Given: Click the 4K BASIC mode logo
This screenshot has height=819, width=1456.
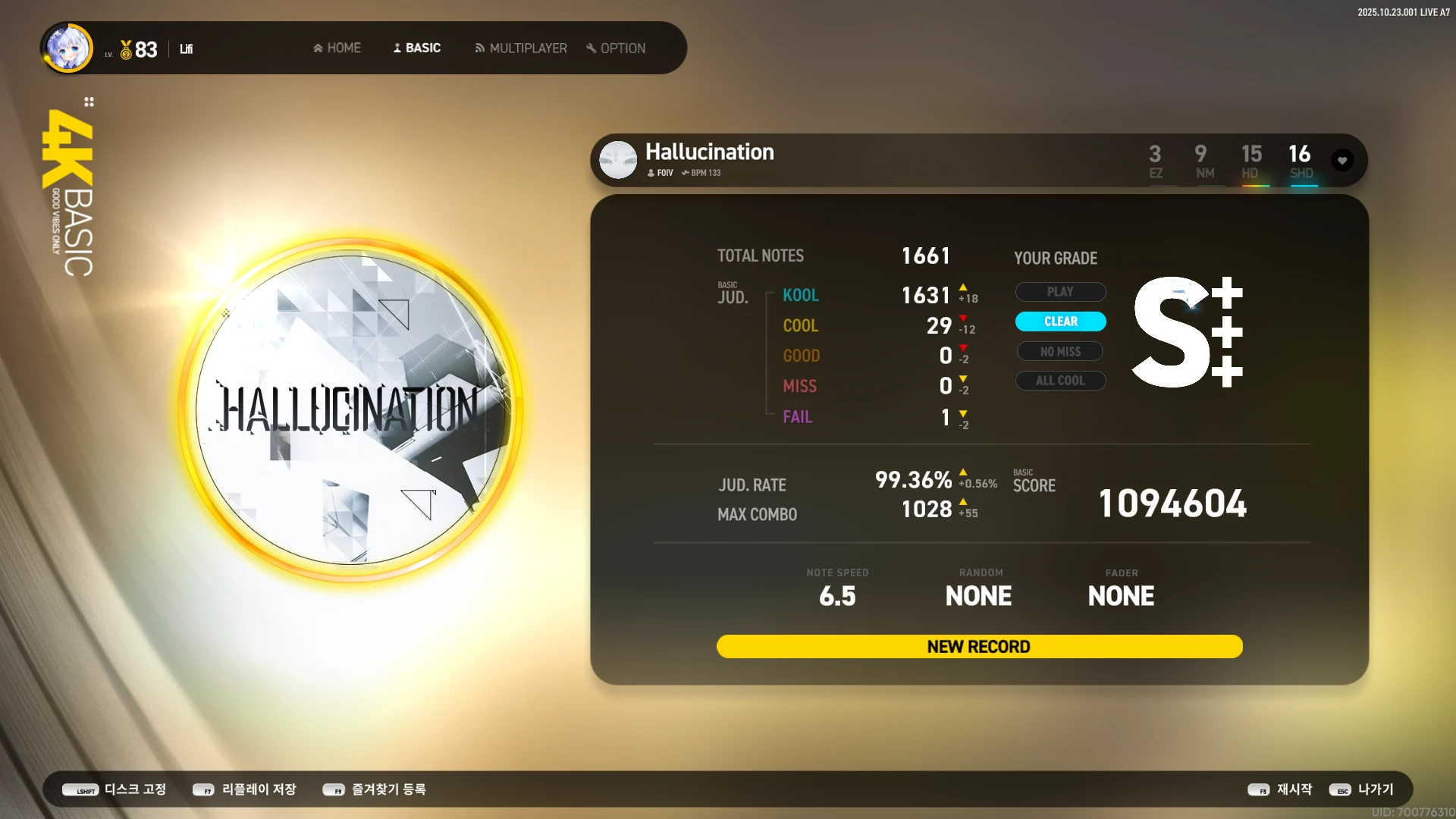Looking at the screenshot, I should click(x=69, y=190).
